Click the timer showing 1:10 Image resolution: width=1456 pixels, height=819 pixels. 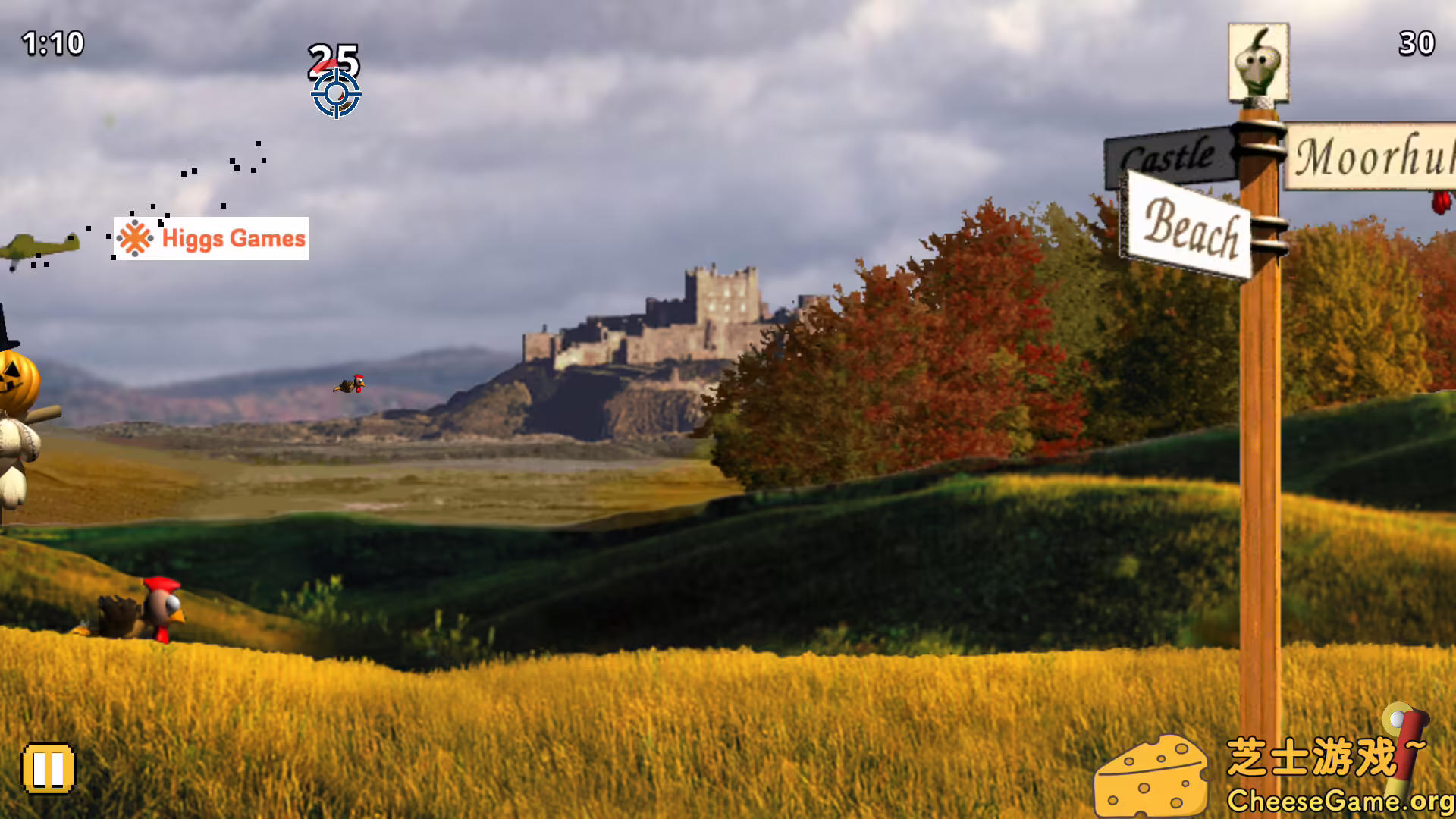pos(52,43)
